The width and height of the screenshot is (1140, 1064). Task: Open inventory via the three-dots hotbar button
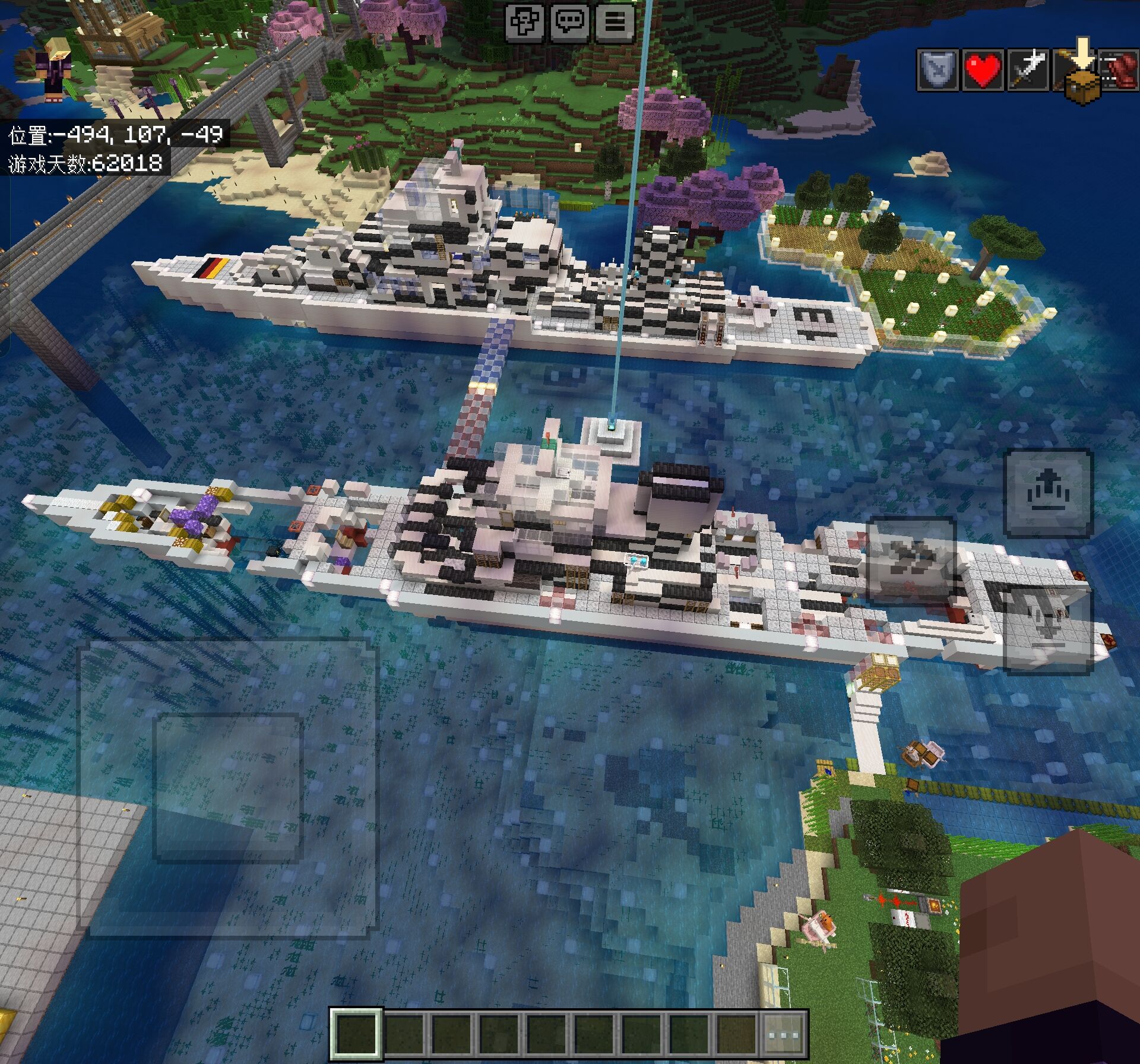784,1034
